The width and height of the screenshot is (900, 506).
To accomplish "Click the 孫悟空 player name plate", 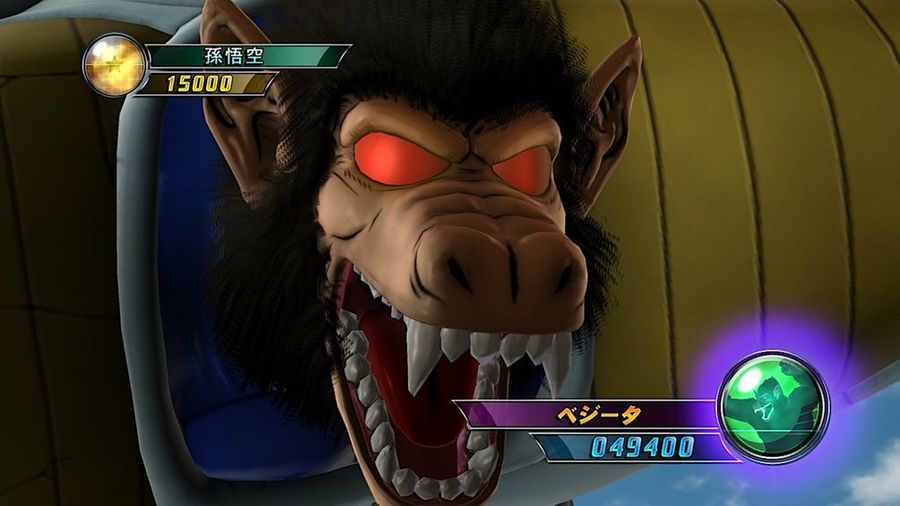I will click(x=246, y=55).
